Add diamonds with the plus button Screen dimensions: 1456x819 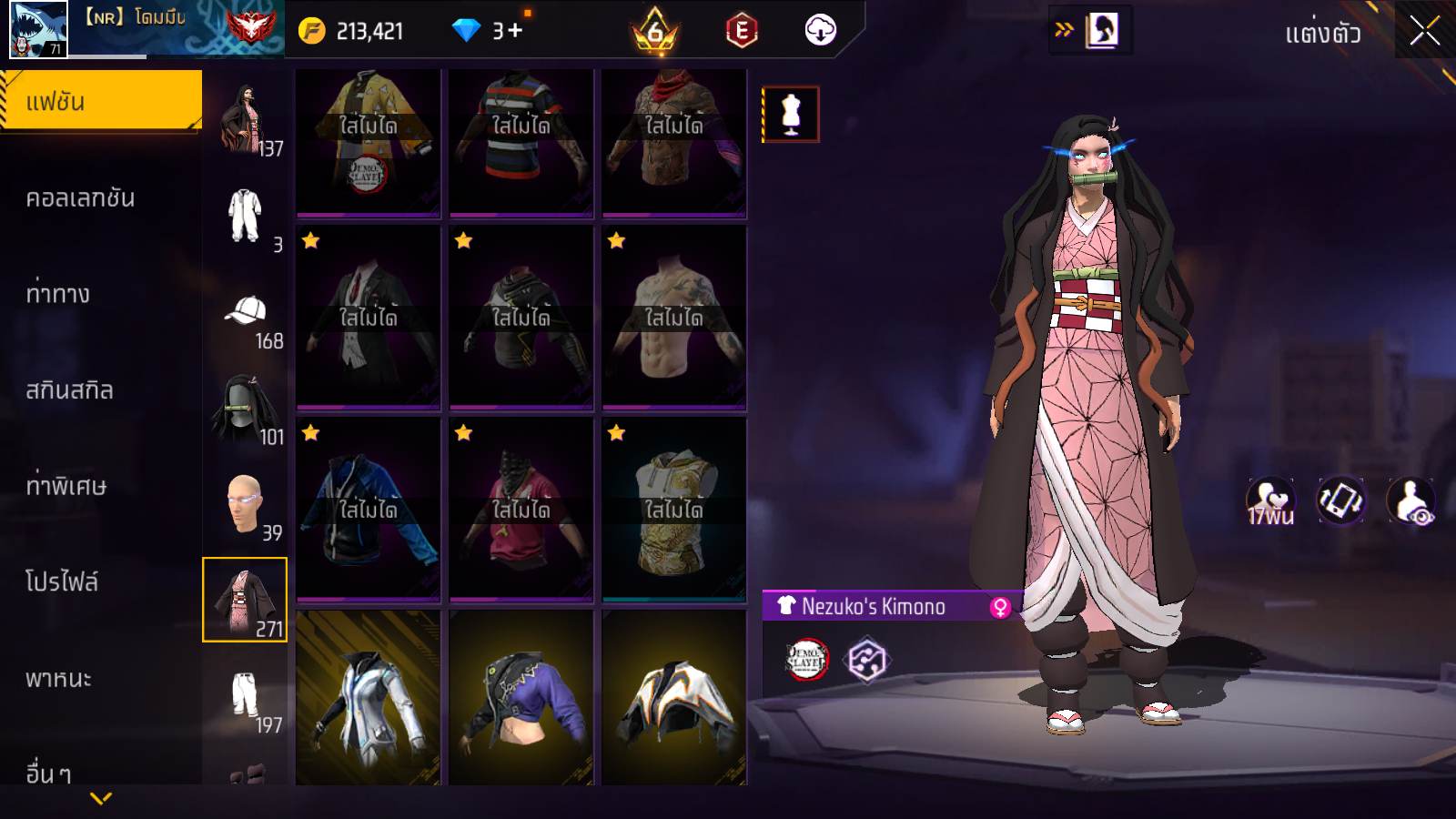pyautogui.click(x=515, y=31)
